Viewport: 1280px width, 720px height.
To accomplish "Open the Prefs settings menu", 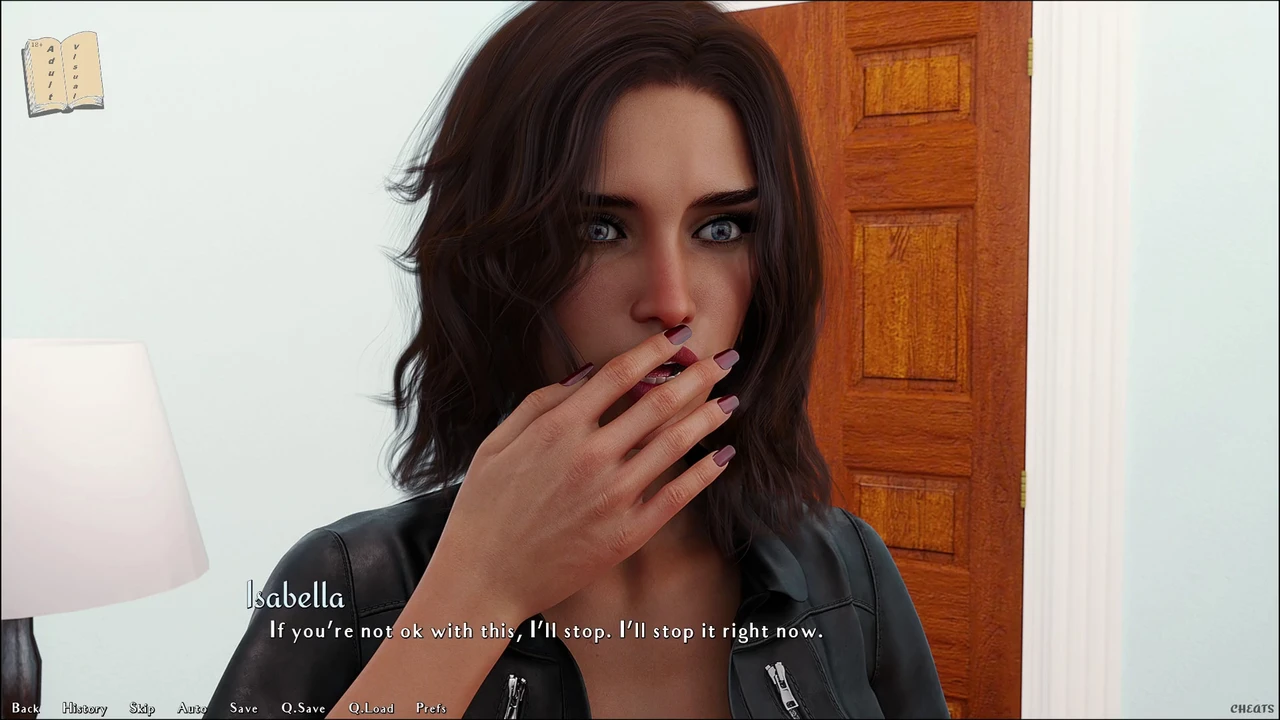I will pos(431,708).
